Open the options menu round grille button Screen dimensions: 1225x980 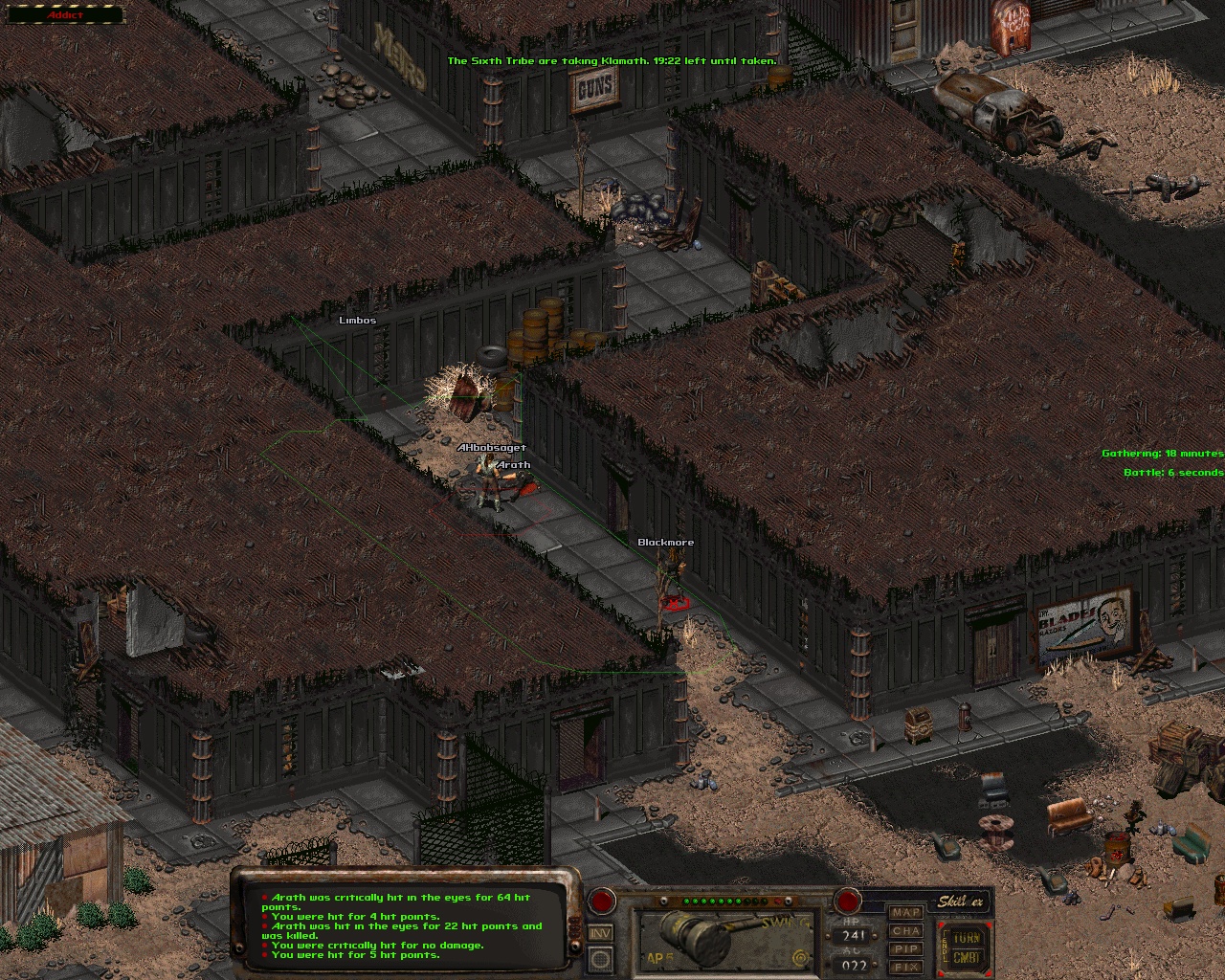point(601,958)
